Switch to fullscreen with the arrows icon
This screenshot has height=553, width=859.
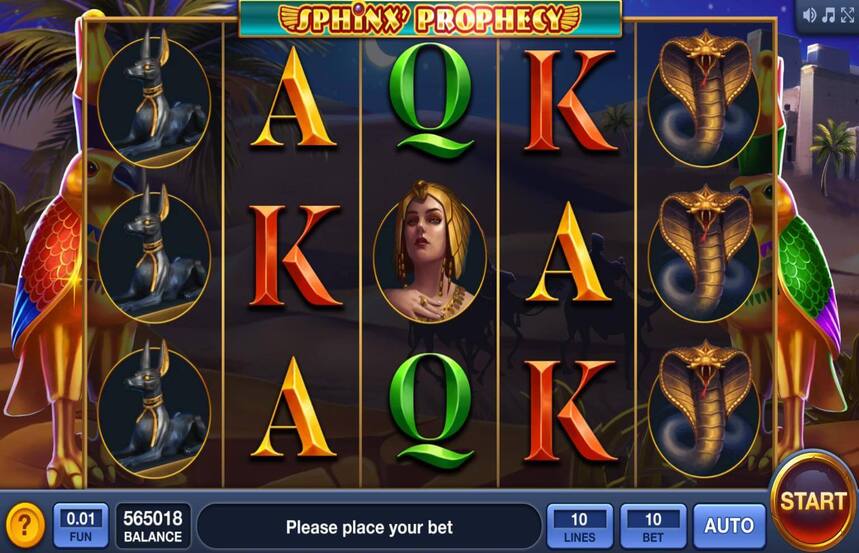click(x=846, y=15)
